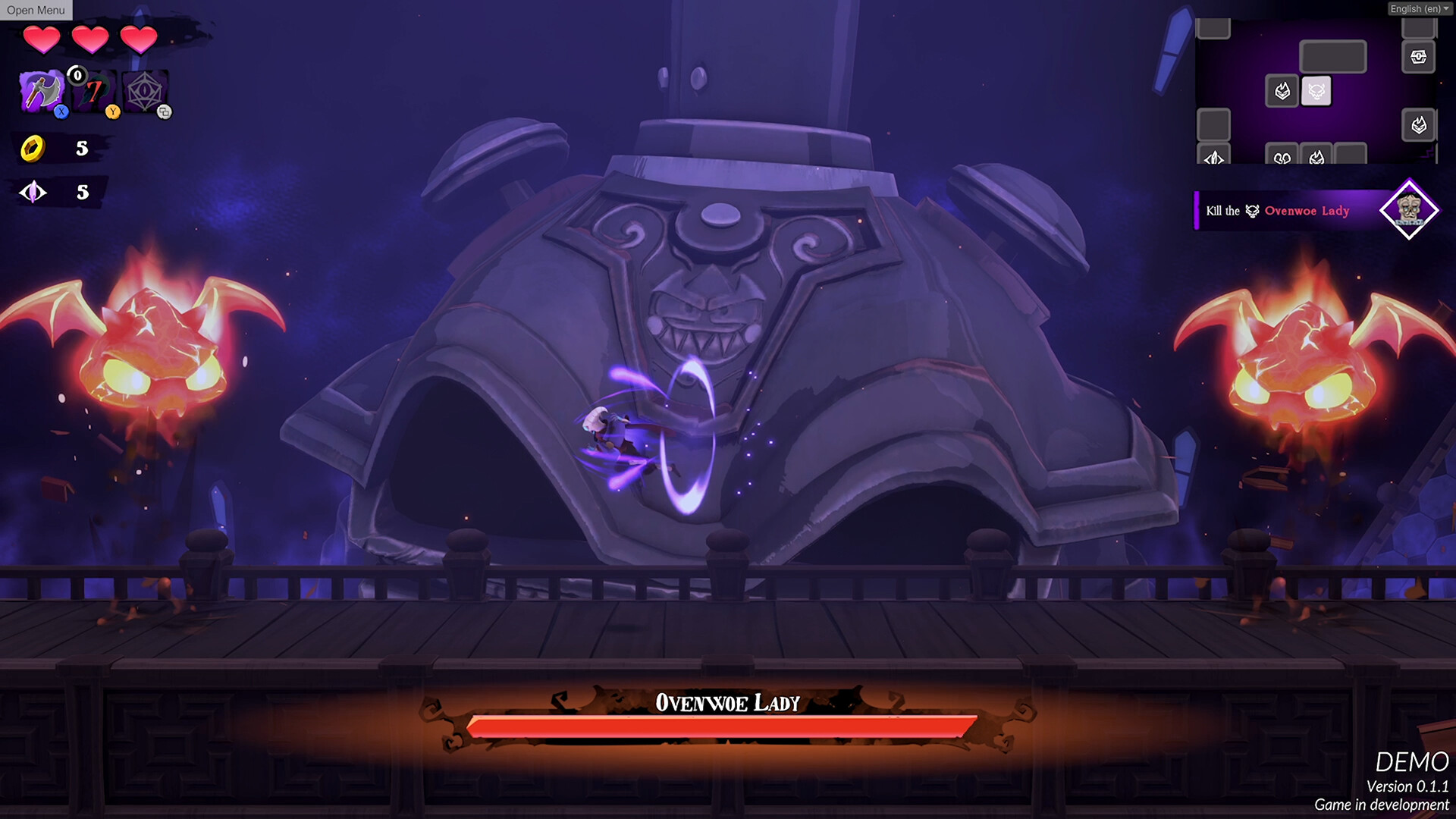This screenshot has width=1456, height=819.
Task: Open the menu via Open Menu
Action: point(36,10)
